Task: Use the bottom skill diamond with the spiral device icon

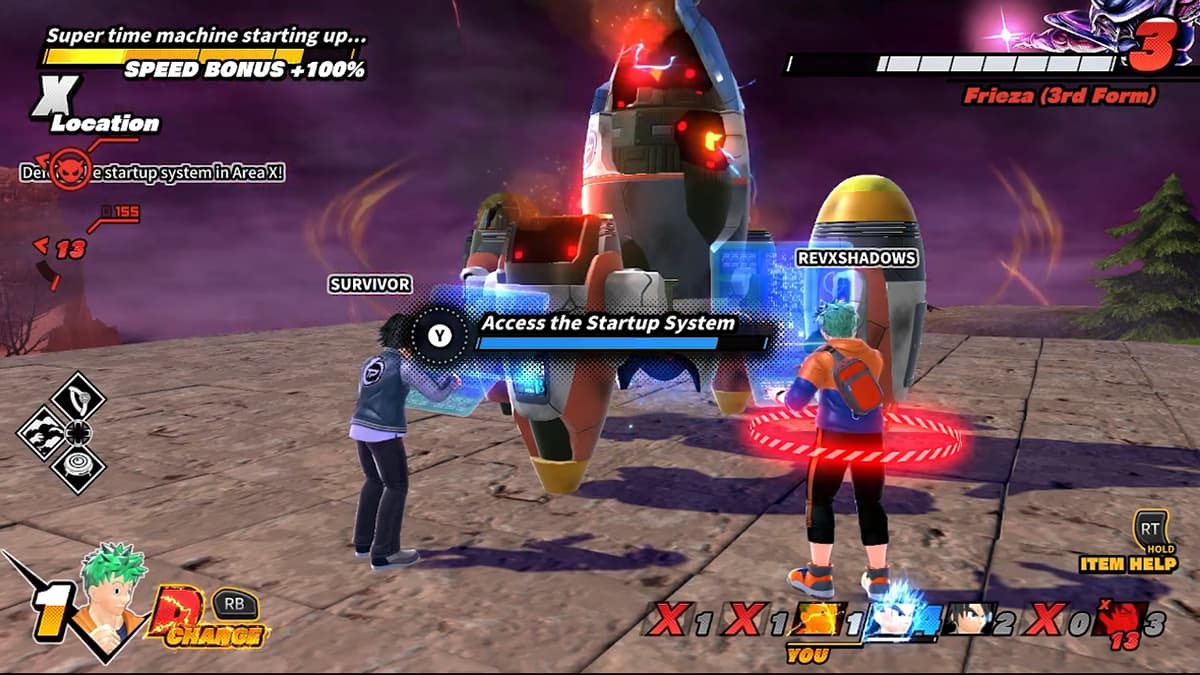Action: (77, 467)
